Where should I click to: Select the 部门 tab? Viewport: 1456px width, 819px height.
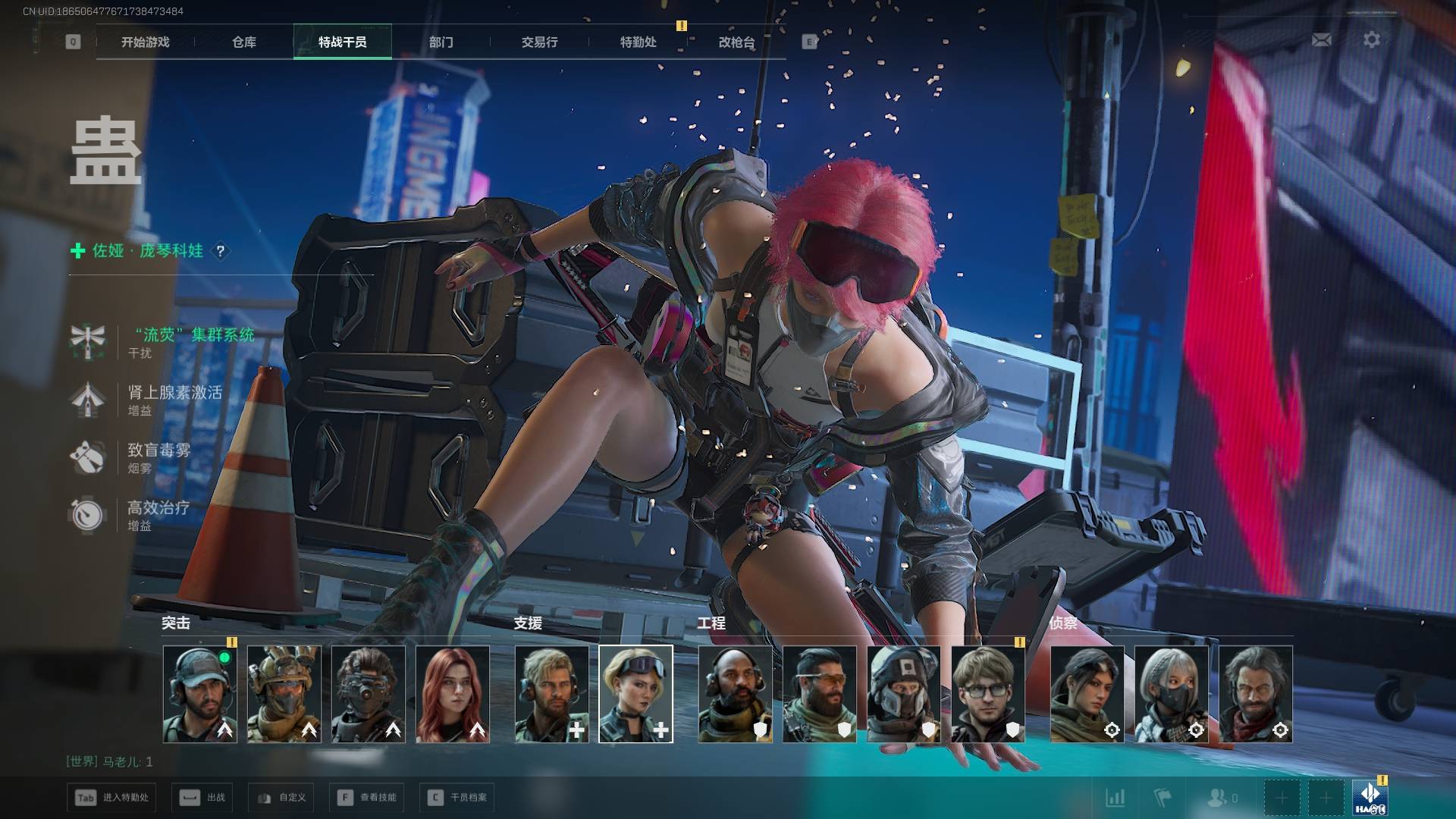pos(441,42)
